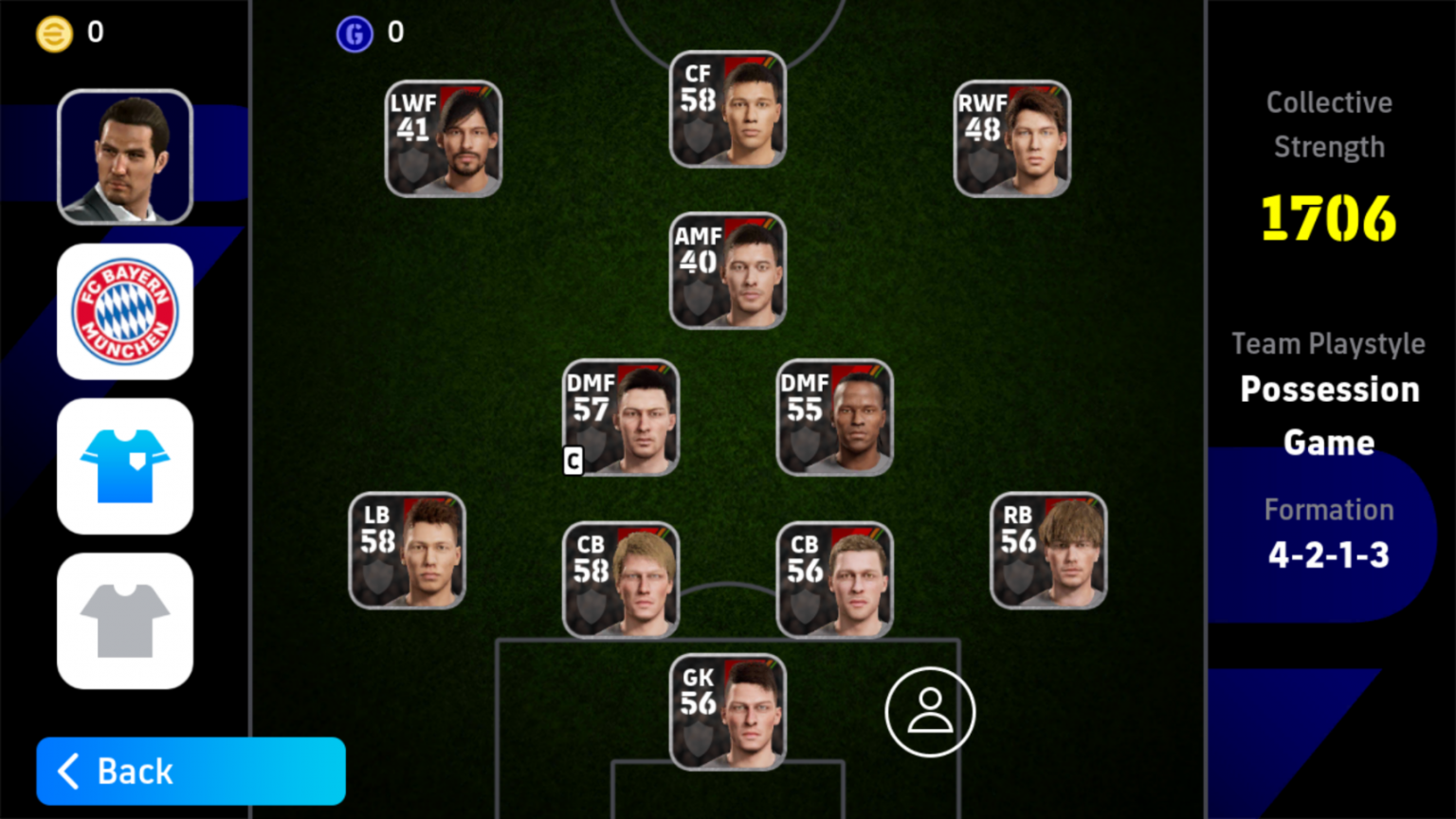Select the gray away kit shirt icon

[x=124, y=620]
